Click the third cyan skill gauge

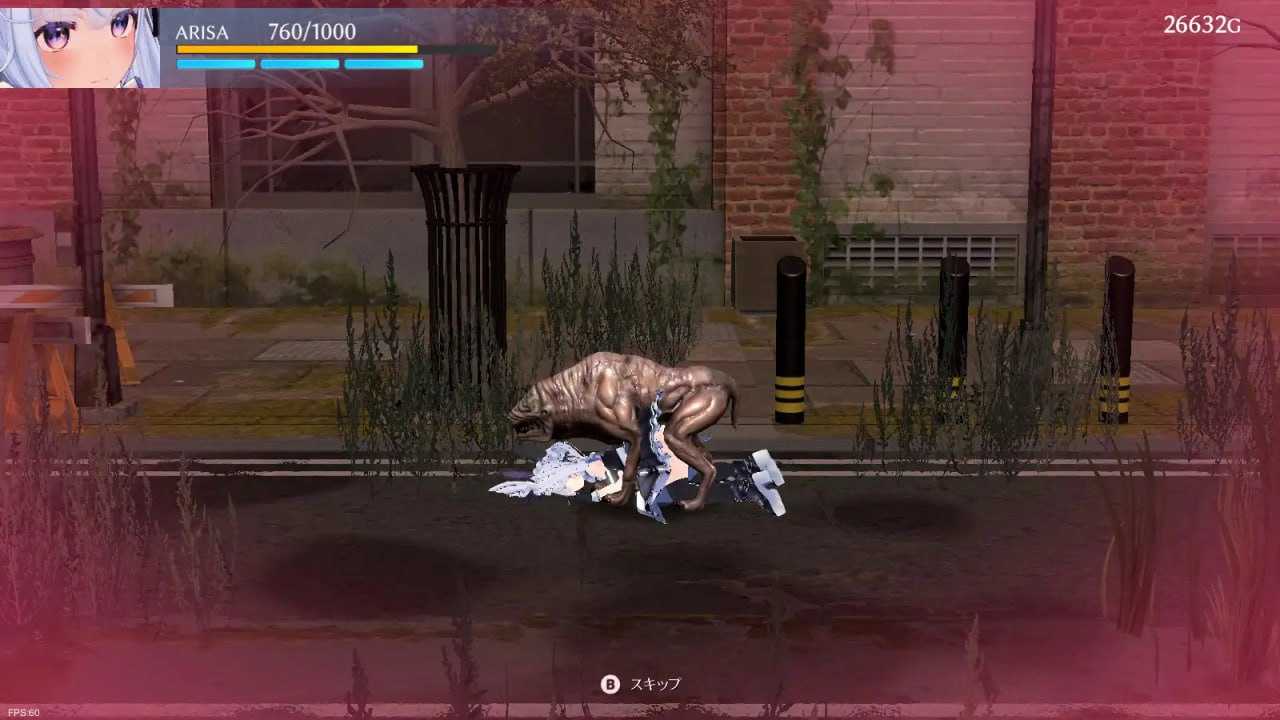point(384,64)
